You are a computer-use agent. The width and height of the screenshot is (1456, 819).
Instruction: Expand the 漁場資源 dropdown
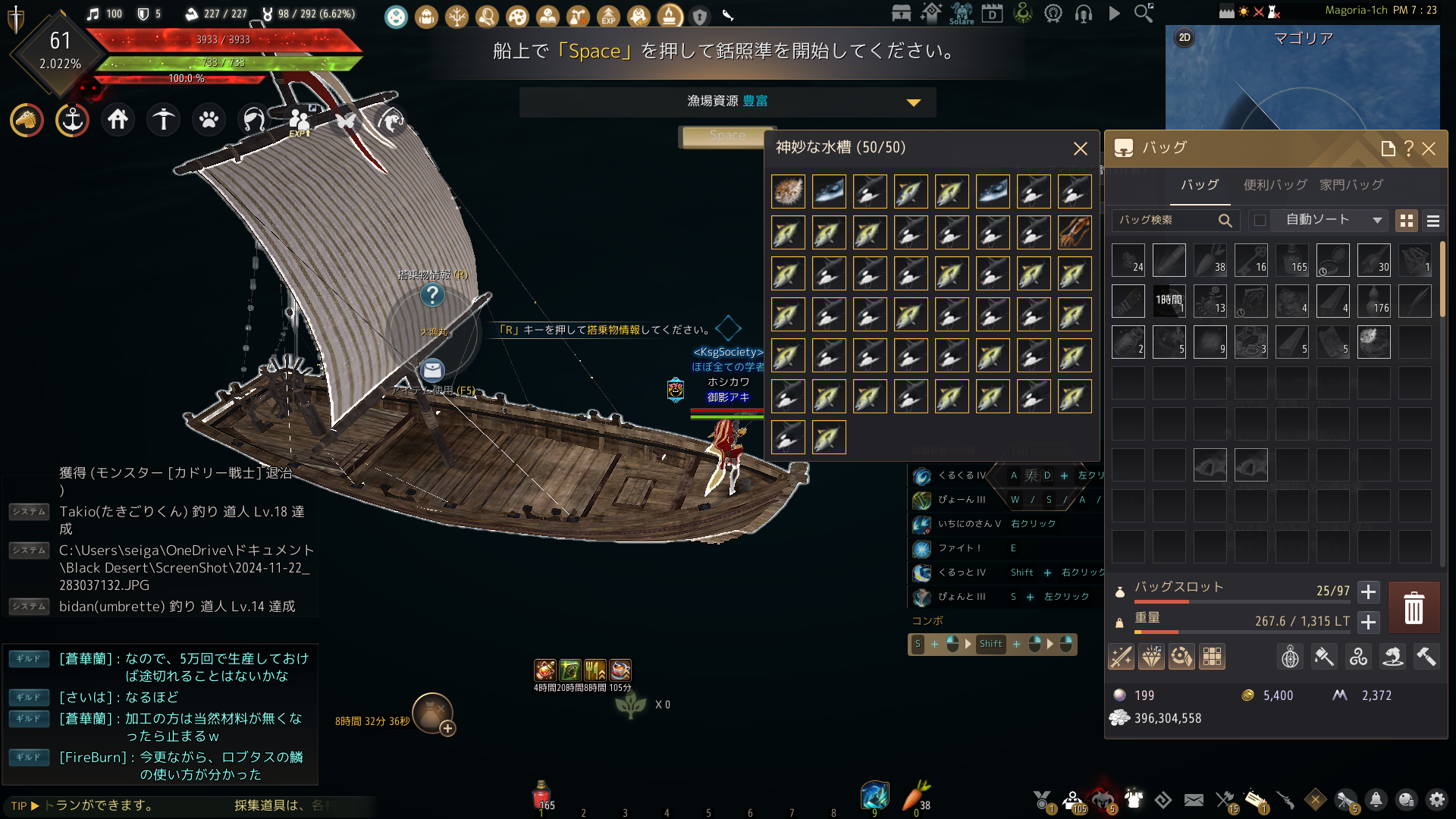click(x=914, y=102)
